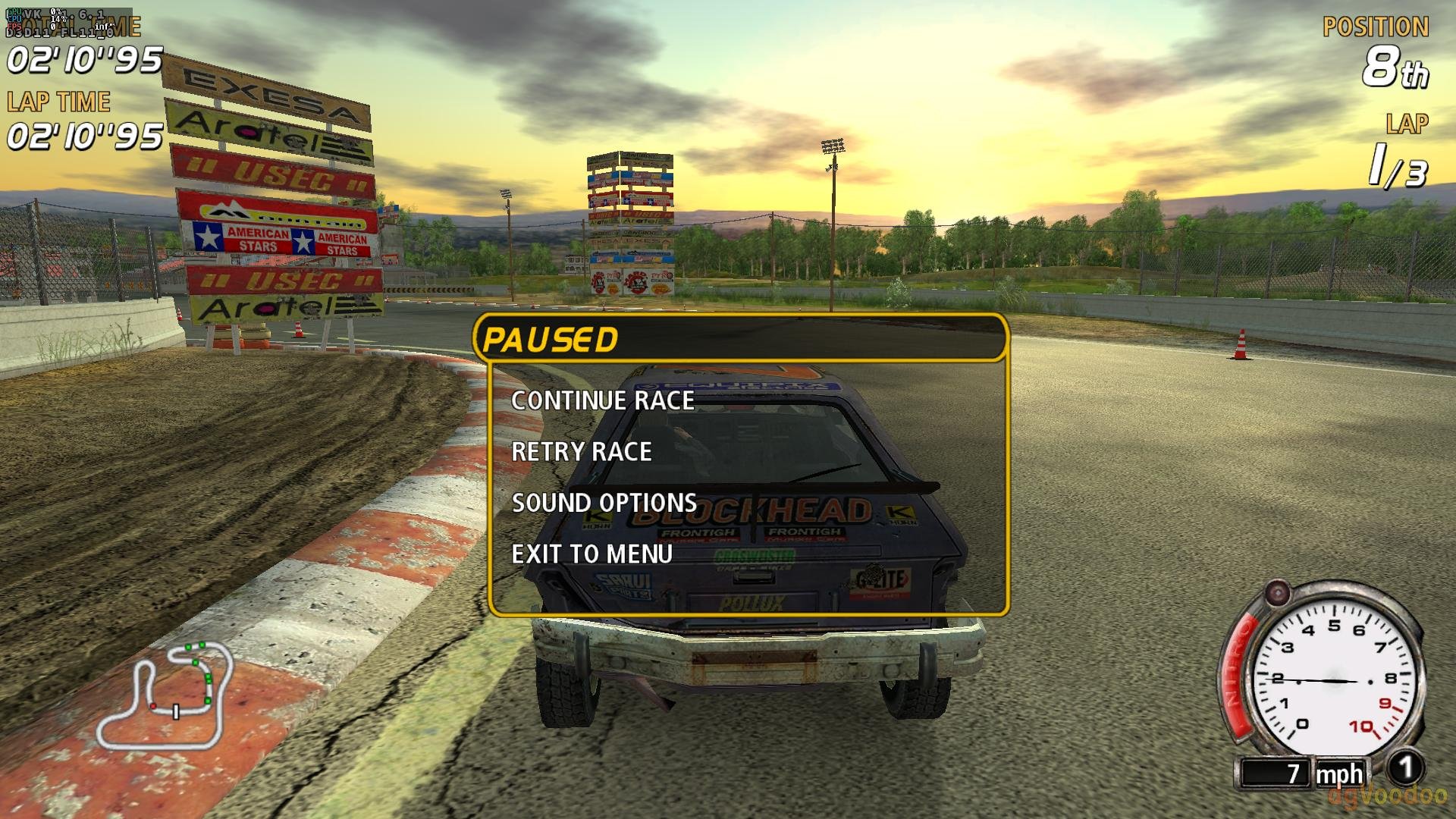Open Sound Options from the pause menu

(604, 503)
